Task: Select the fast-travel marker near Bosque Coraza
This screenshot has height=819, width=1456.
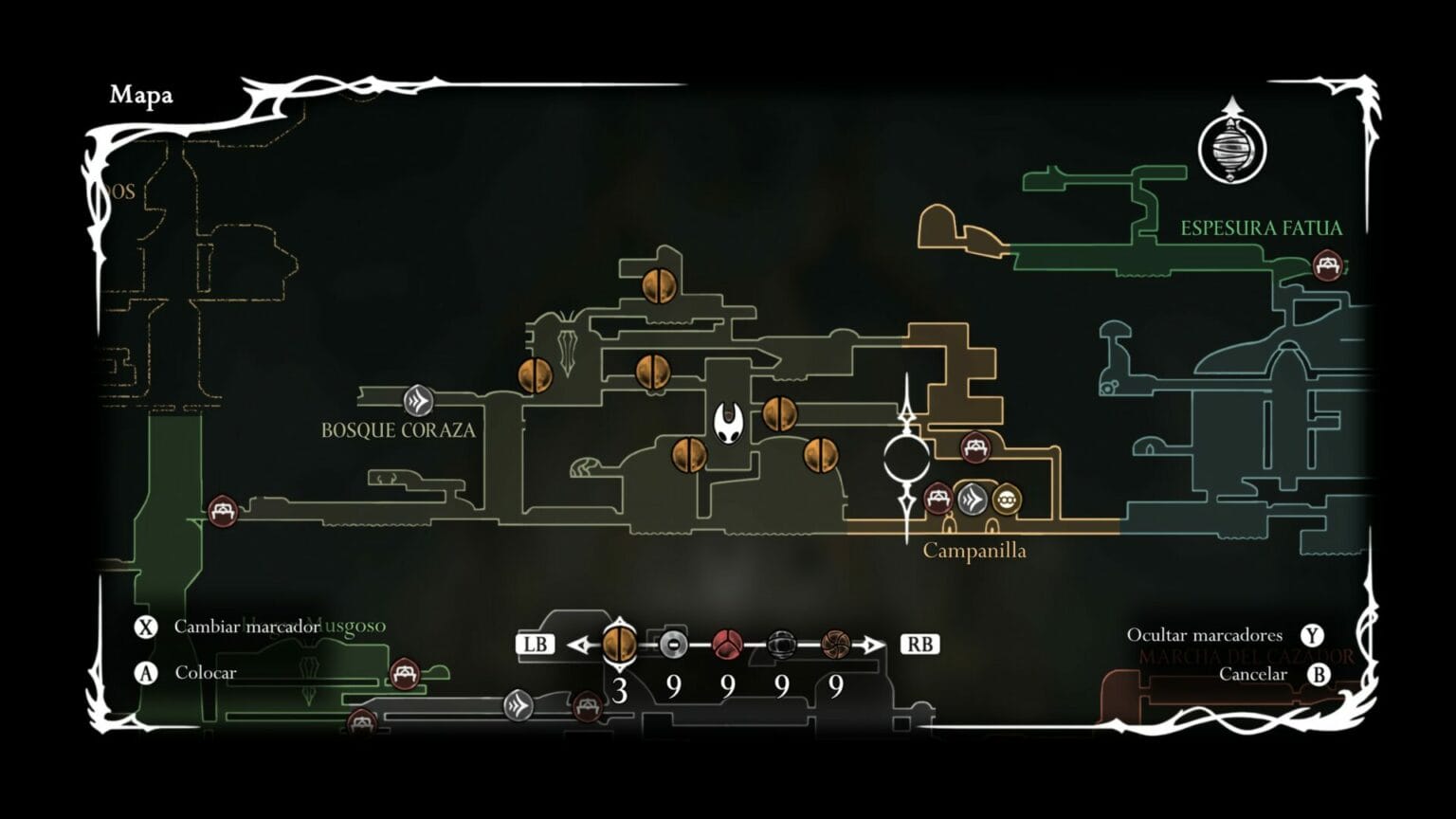Action: point(418,401)
